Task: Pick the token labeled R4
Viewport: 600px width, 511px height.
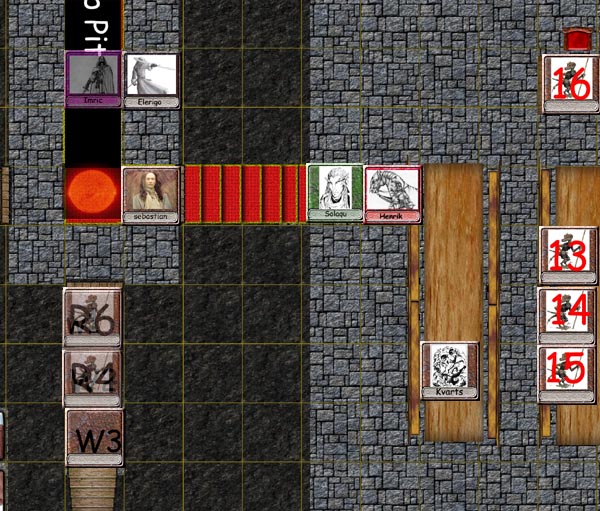Action: click(x=92, y=378)
